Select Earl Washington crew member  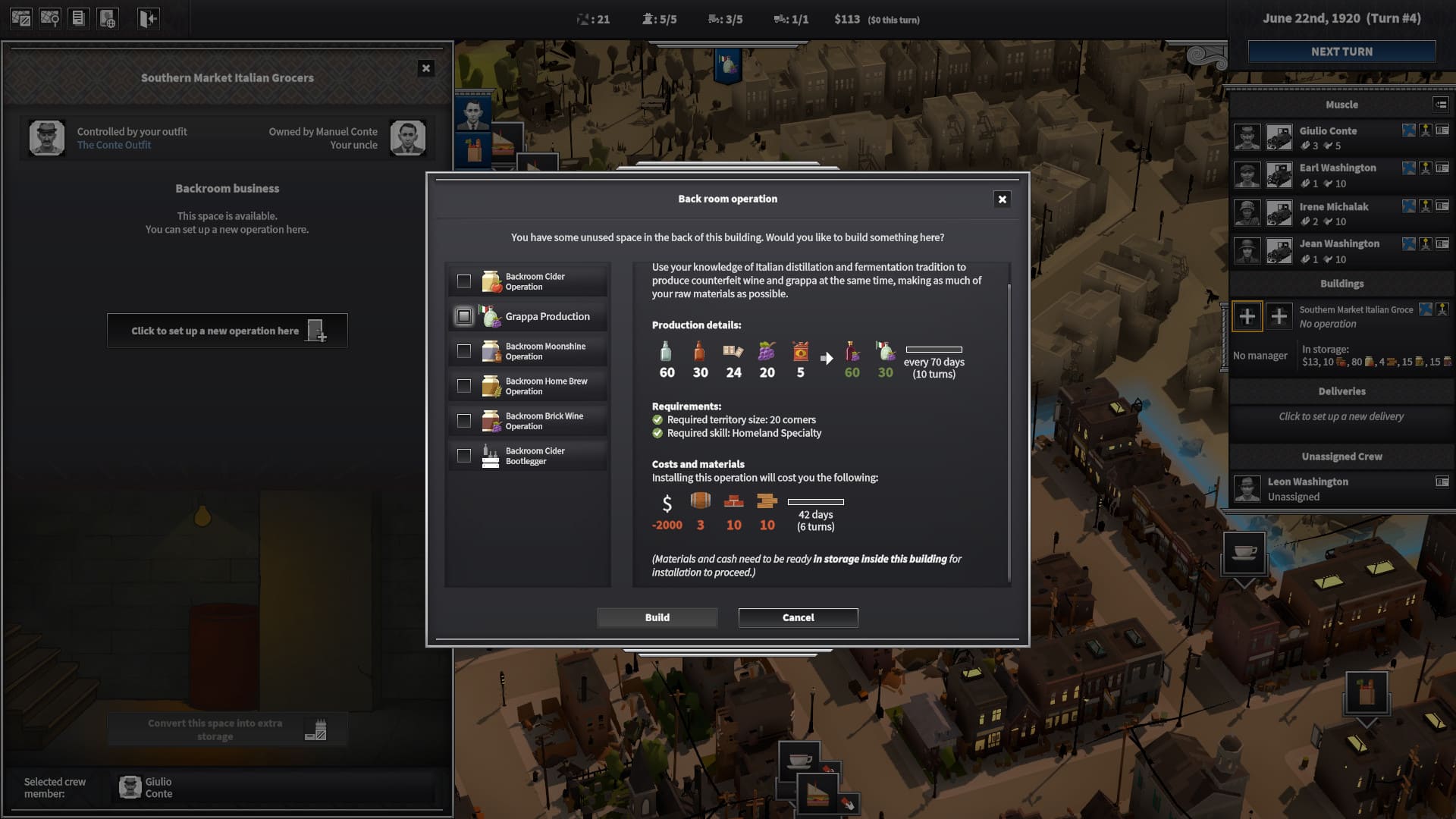(x=1337, y=168)
